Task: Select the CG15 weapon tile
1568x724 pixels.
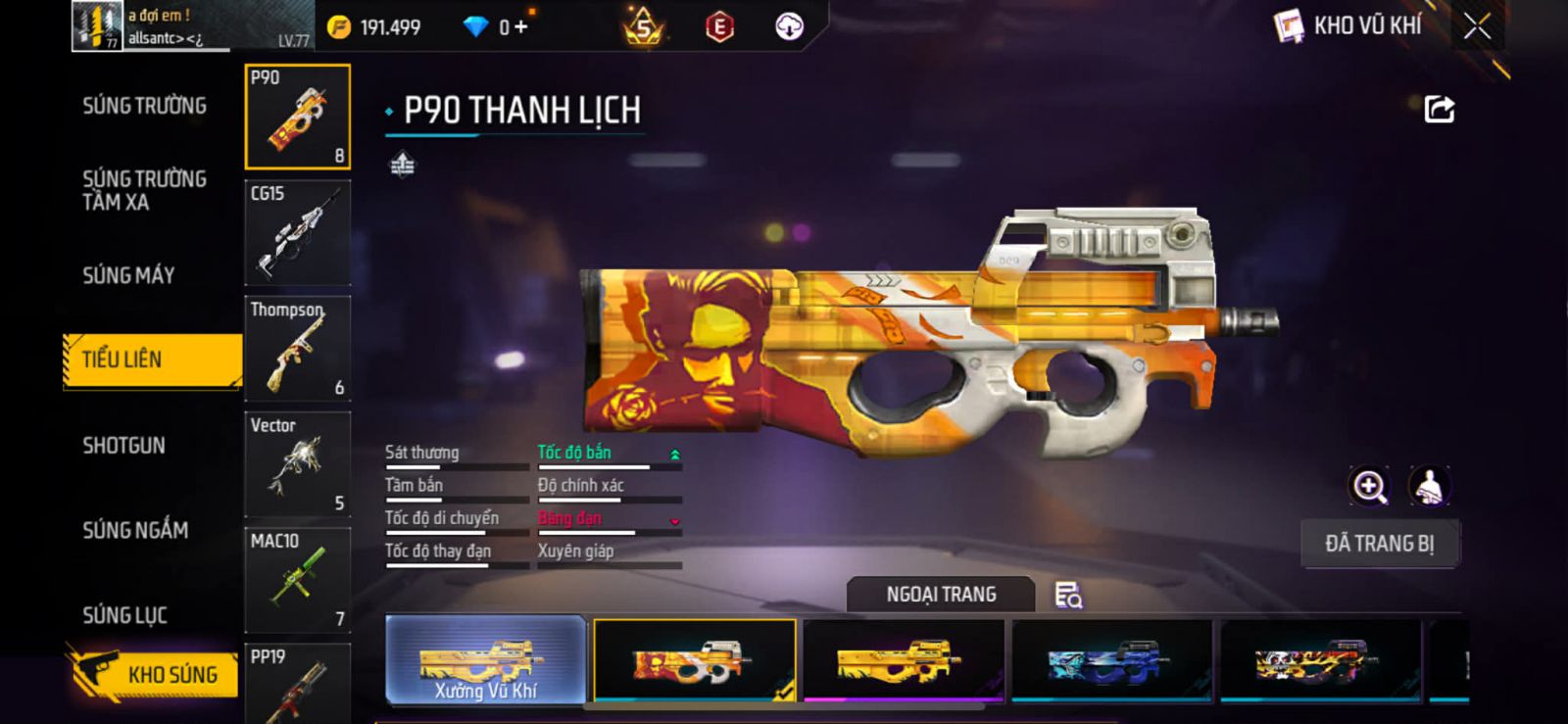Action: [297, 233]
